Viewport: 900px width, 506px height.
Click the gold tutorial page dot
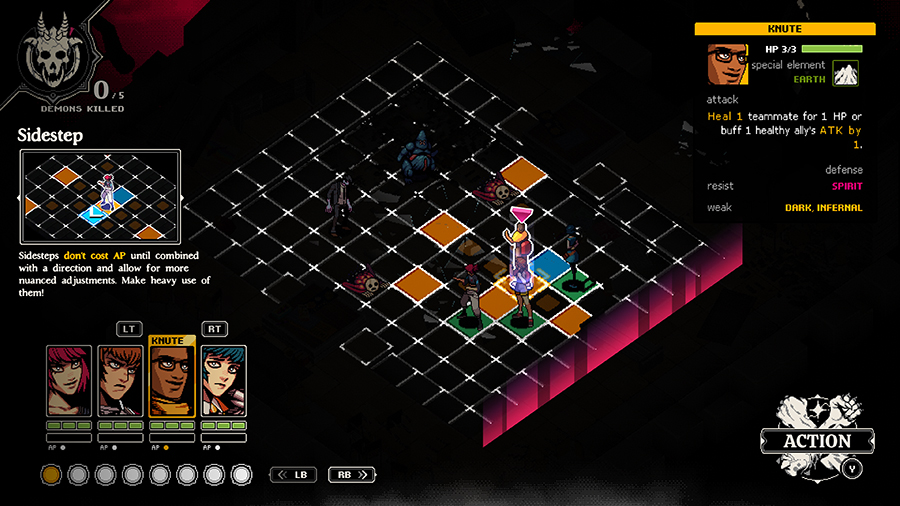tap(50, 474)
